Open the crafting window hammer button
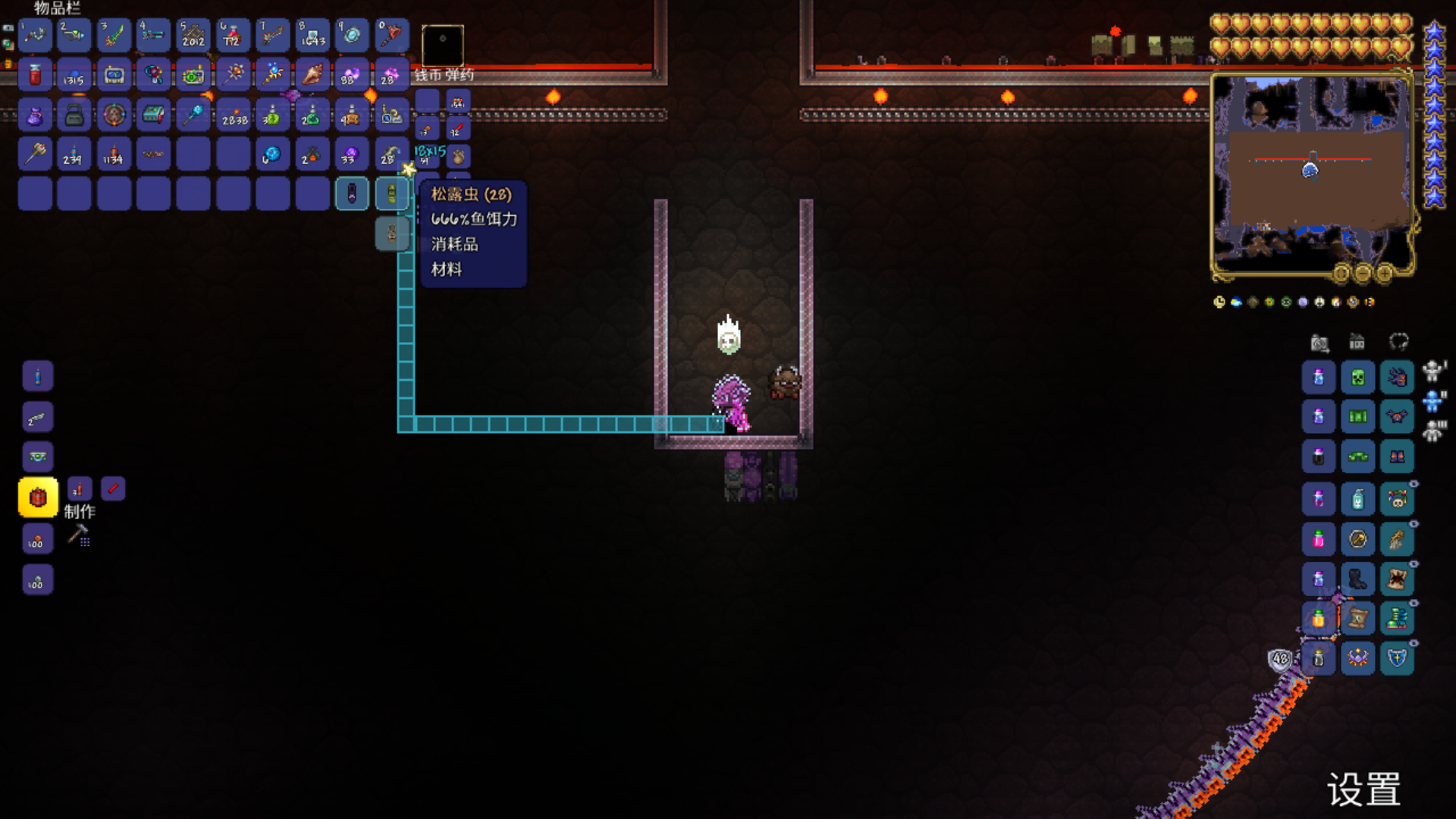Screen dimensions: 1456x819 tap(78, 535)
